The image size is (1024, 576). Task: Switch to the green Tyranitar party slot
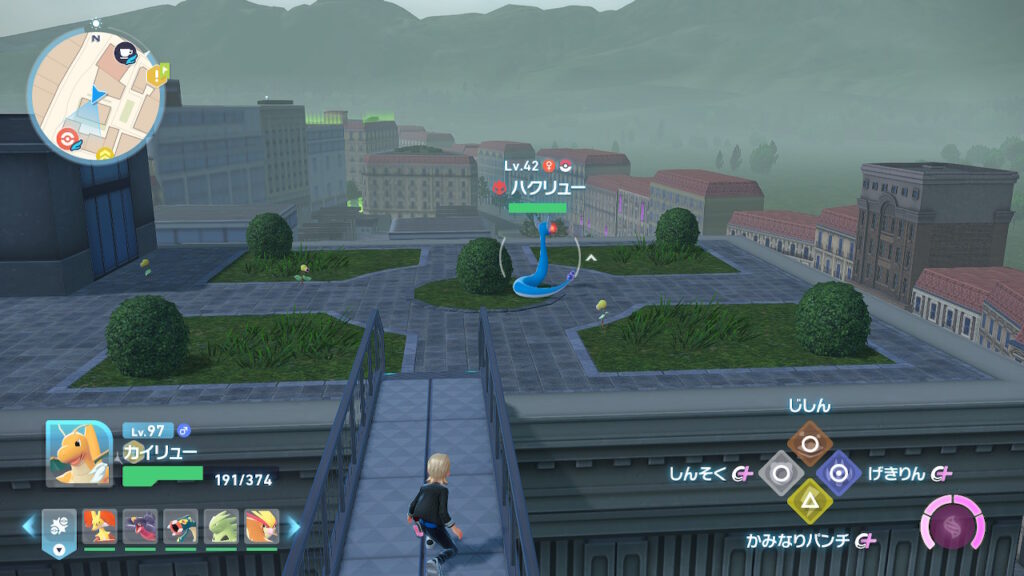click(x=222, y=525)
